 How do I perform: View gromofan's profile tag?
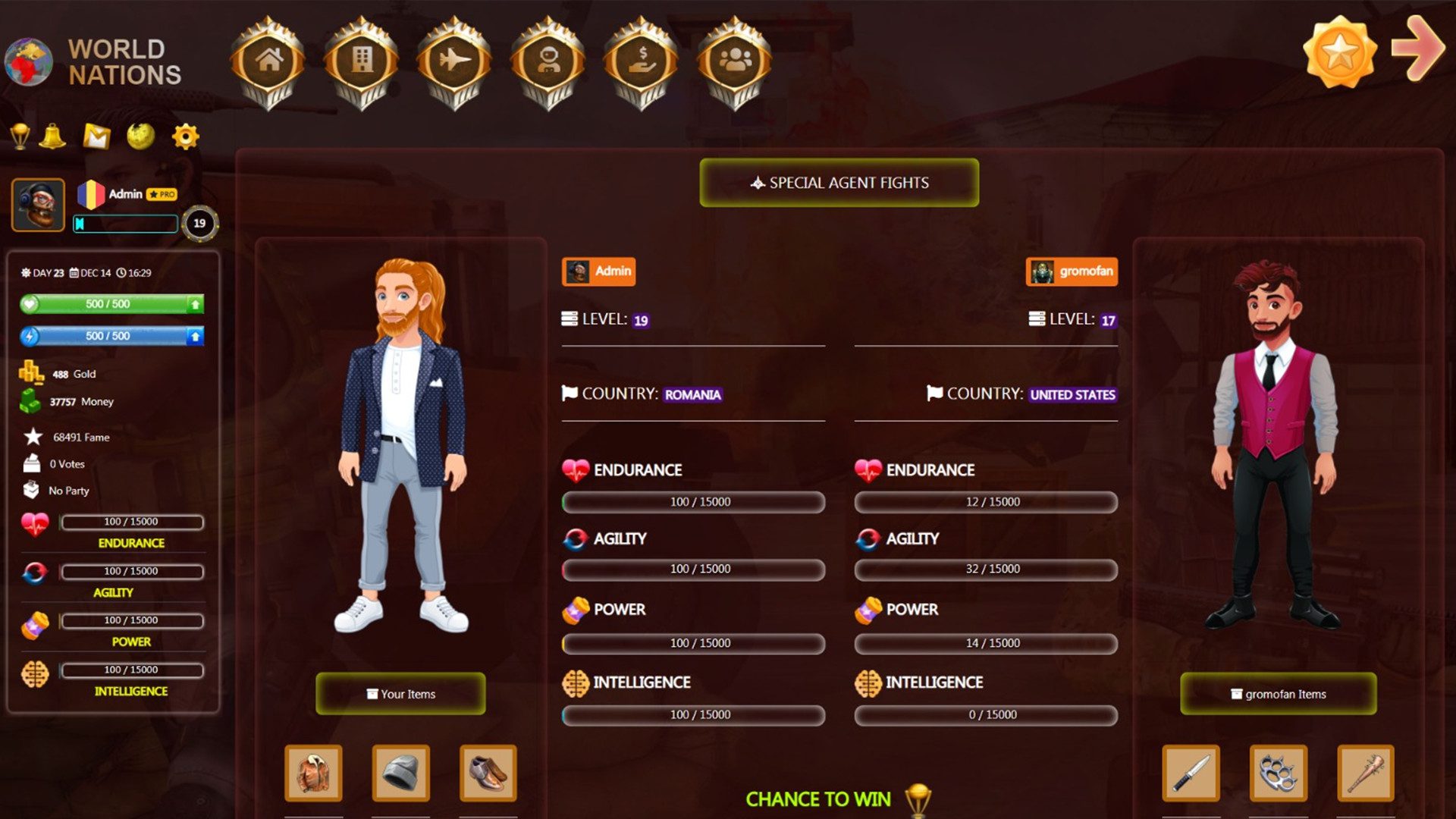1072,271
